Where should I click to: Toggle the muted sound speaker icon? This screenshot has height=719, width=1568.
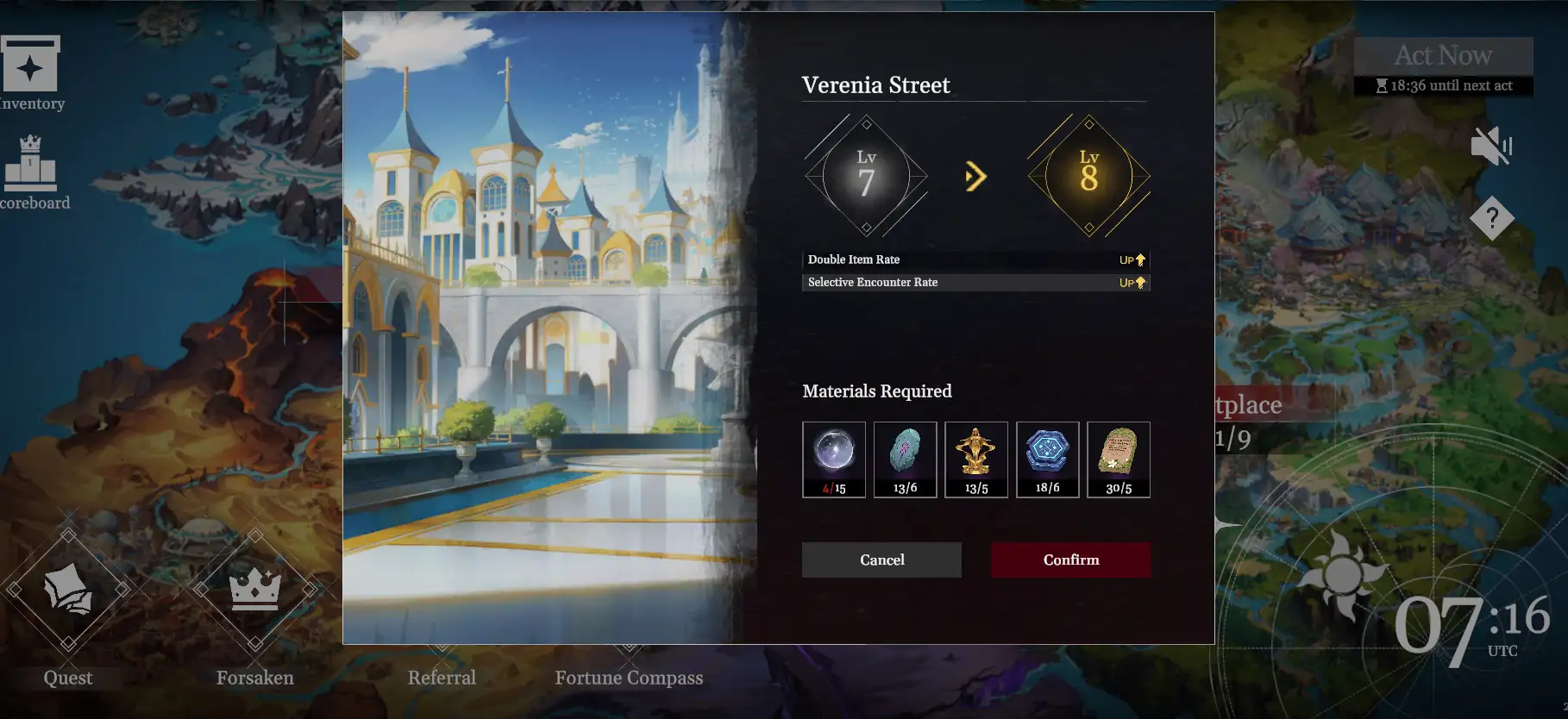(x=1491, y=147)
